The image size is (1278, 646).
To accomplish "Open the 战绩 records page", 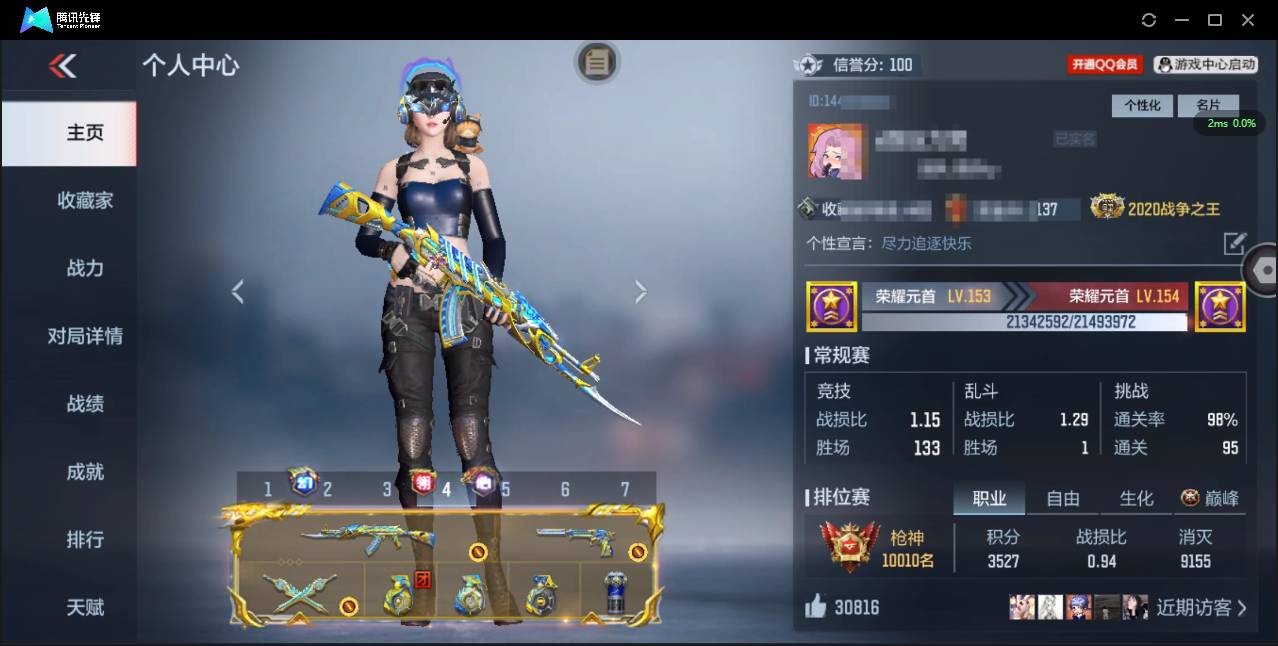I will pyautogui.click(x=85, y=404).
